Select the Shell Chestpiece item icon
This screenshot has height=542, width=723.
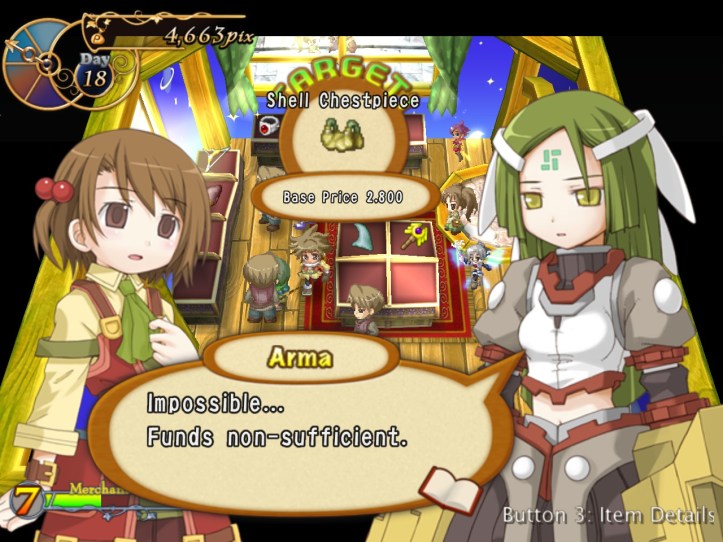341,137
